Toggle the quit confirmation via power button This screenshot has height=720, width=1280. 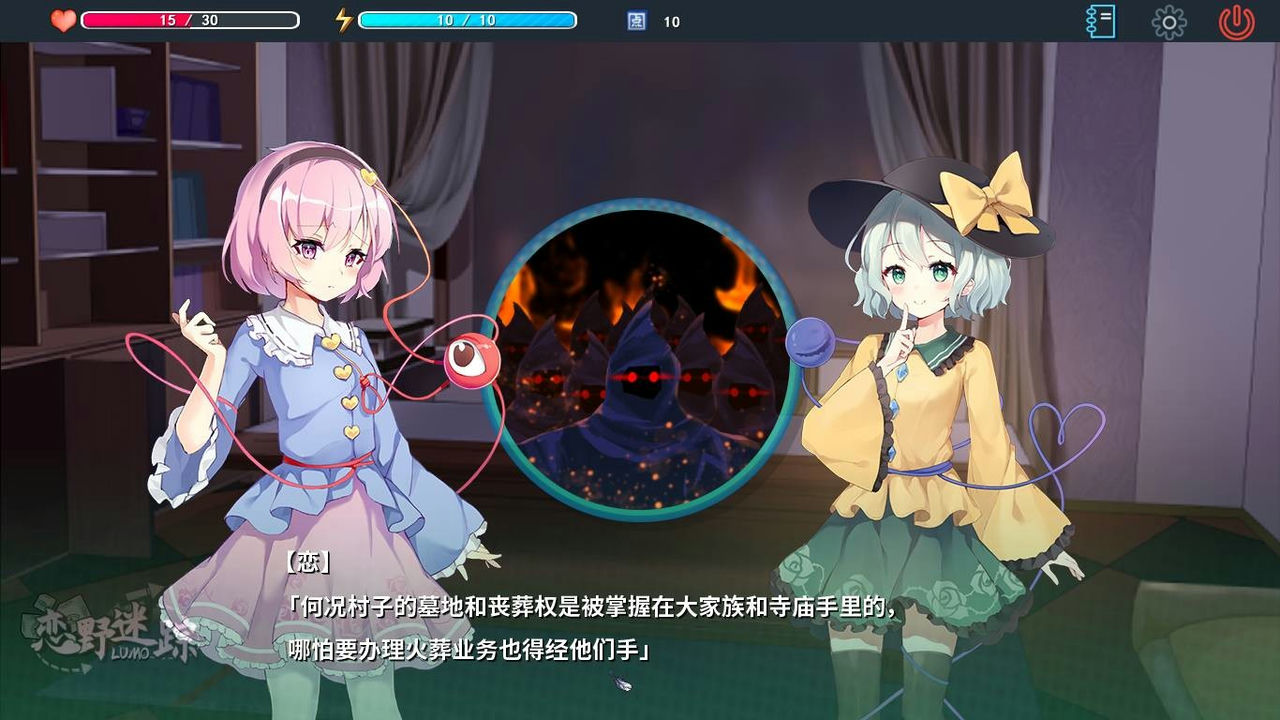(1237, 20)
